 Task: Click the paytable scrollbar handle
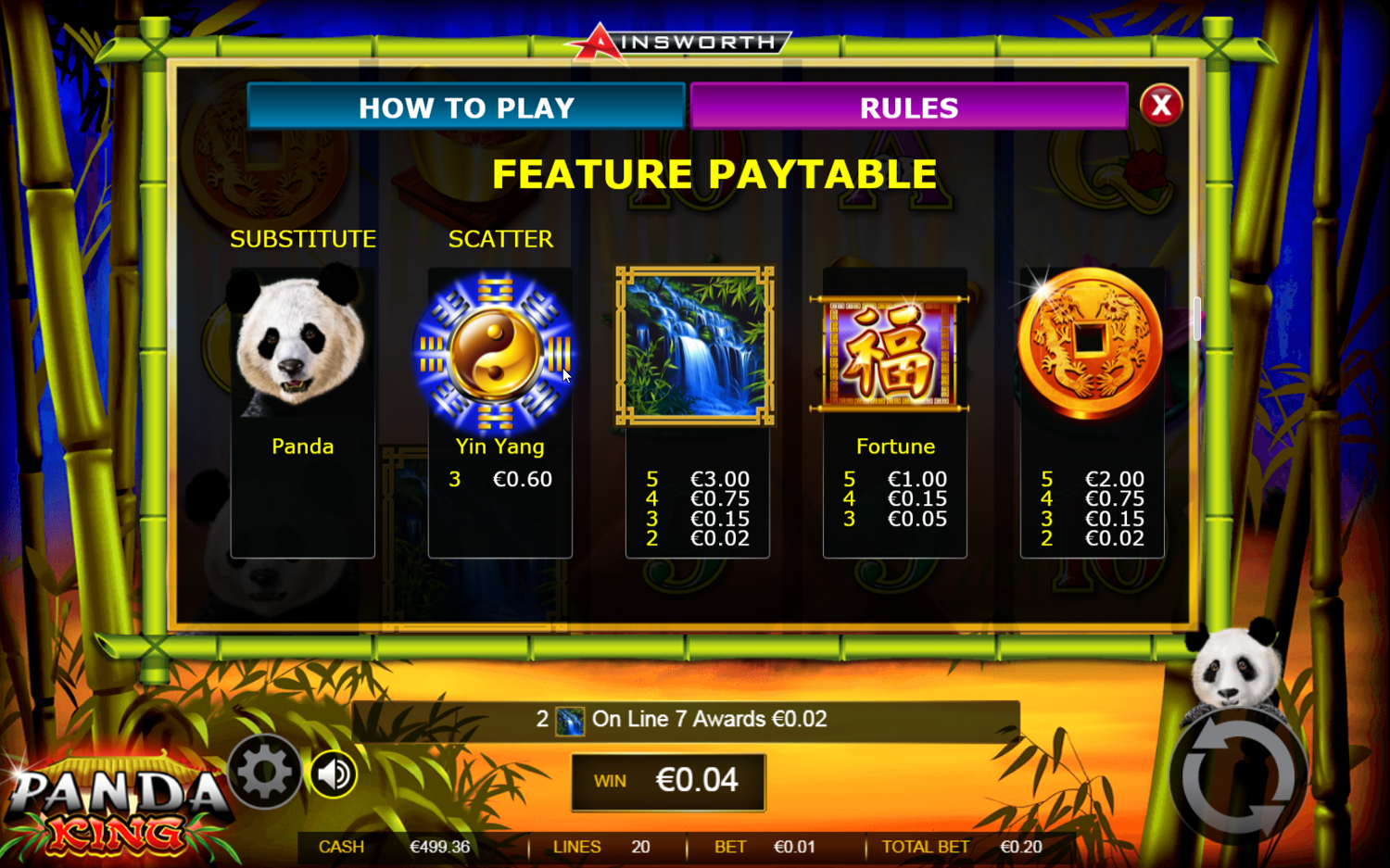click(1197, 319)
